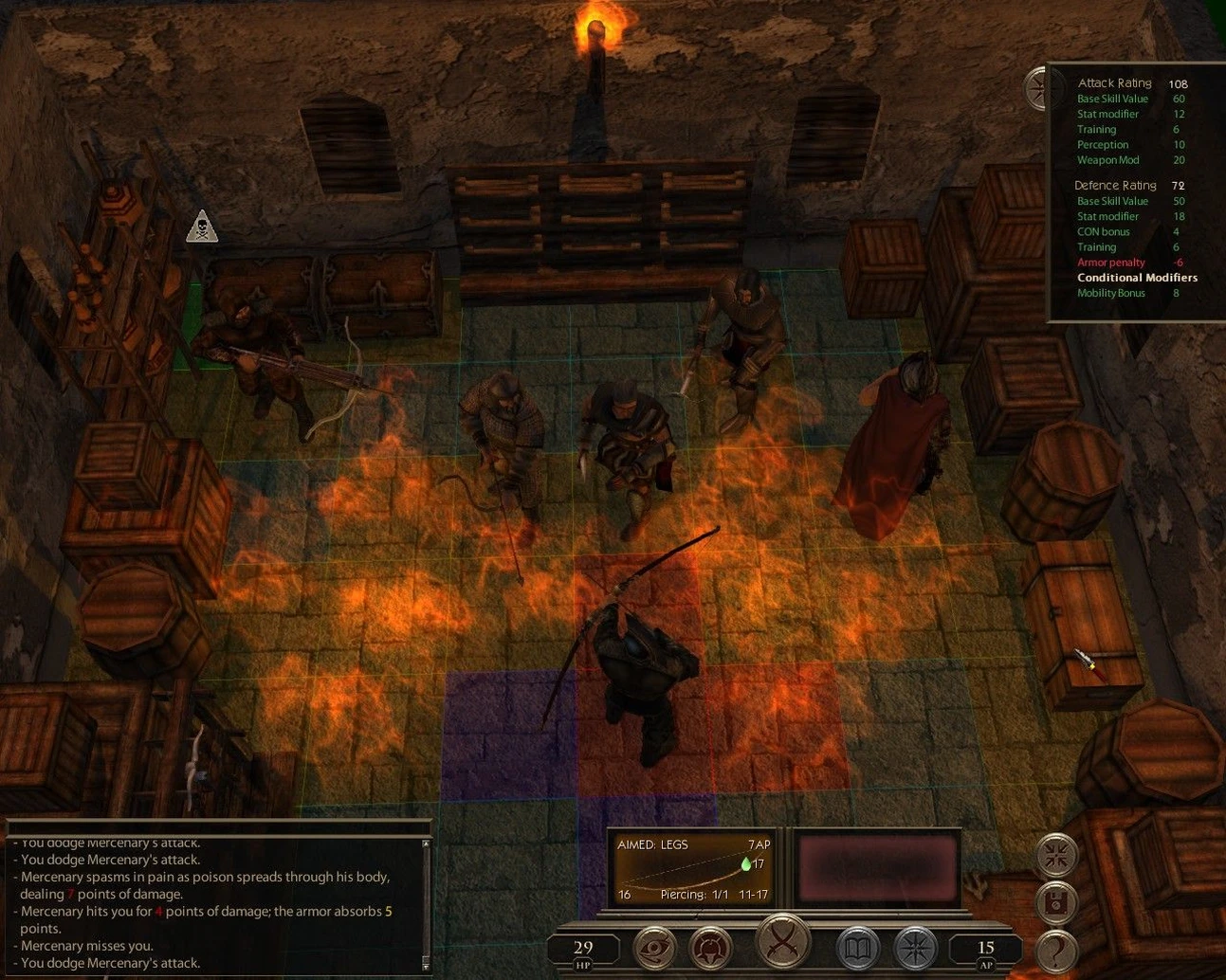
Task: Click the combat log scrollbar
Action: pyautogui.click(x=426, y=902)
